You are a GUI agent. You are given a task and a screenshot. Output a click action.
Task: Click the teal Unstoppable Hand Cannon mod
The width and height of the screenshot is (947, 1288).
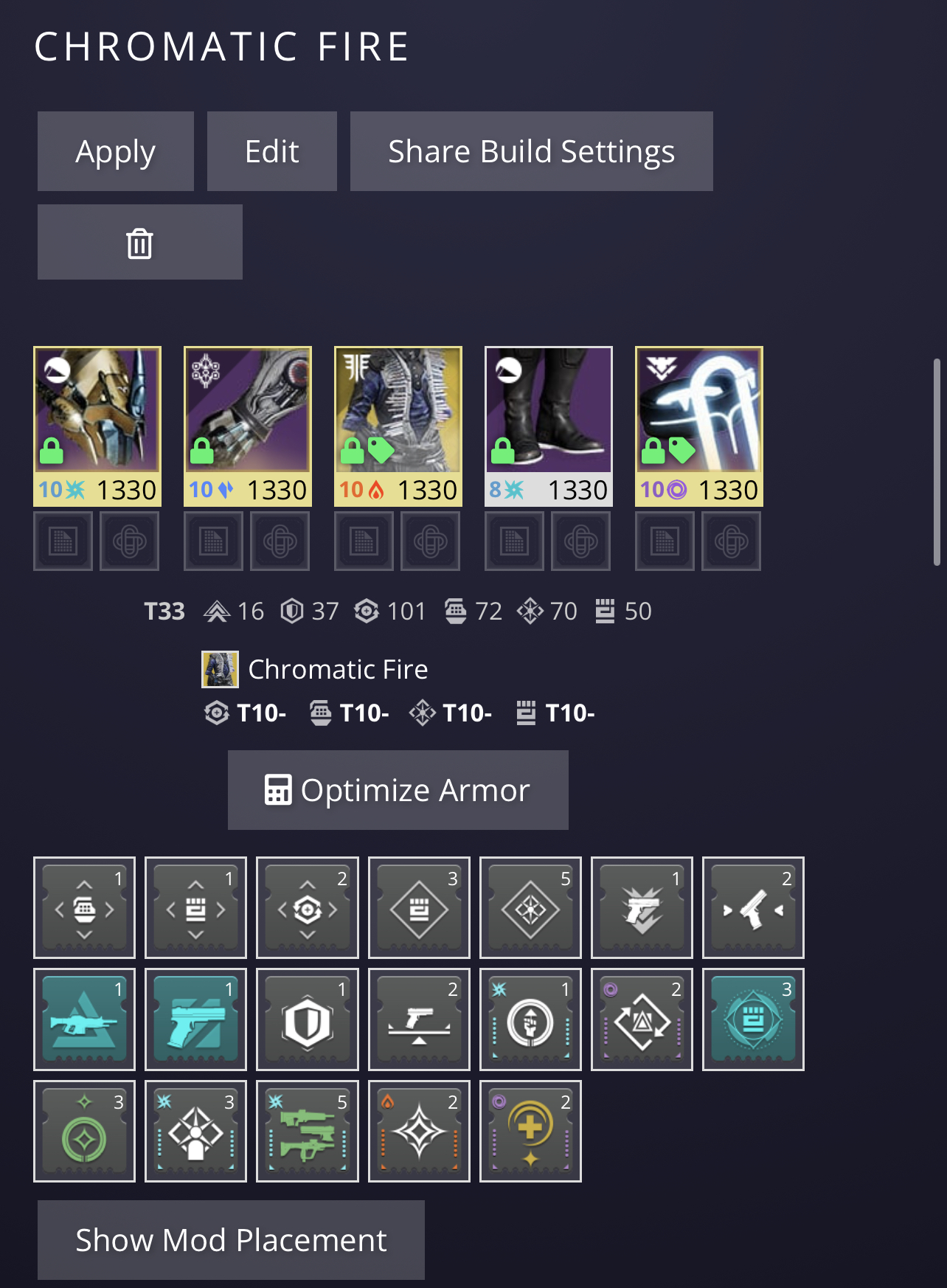coord(195,1019)
